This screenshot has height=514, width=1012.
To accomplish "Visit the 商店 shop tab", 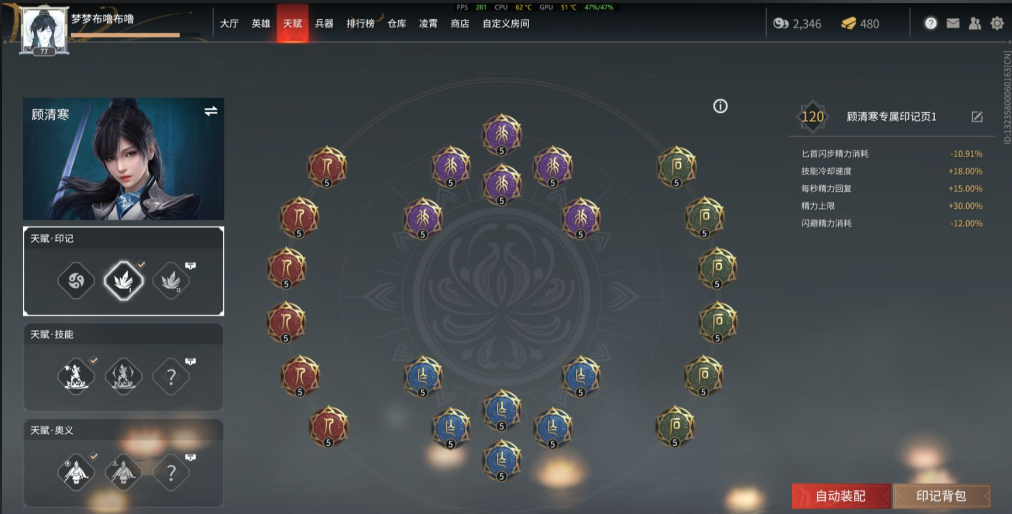I will tap(460, 23).
